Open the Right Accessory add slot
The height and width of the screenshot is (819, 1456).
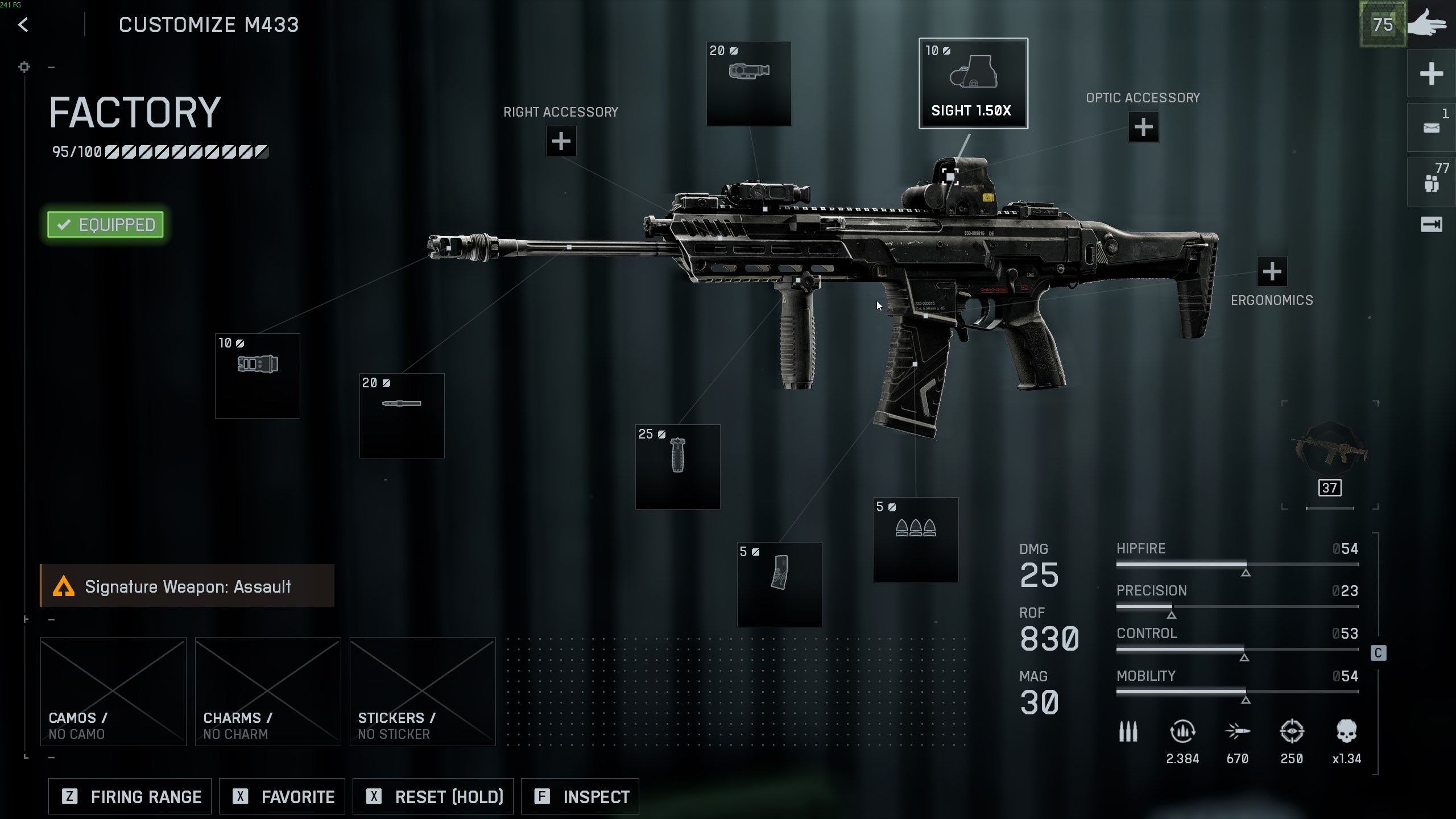[x=561, y=141]
